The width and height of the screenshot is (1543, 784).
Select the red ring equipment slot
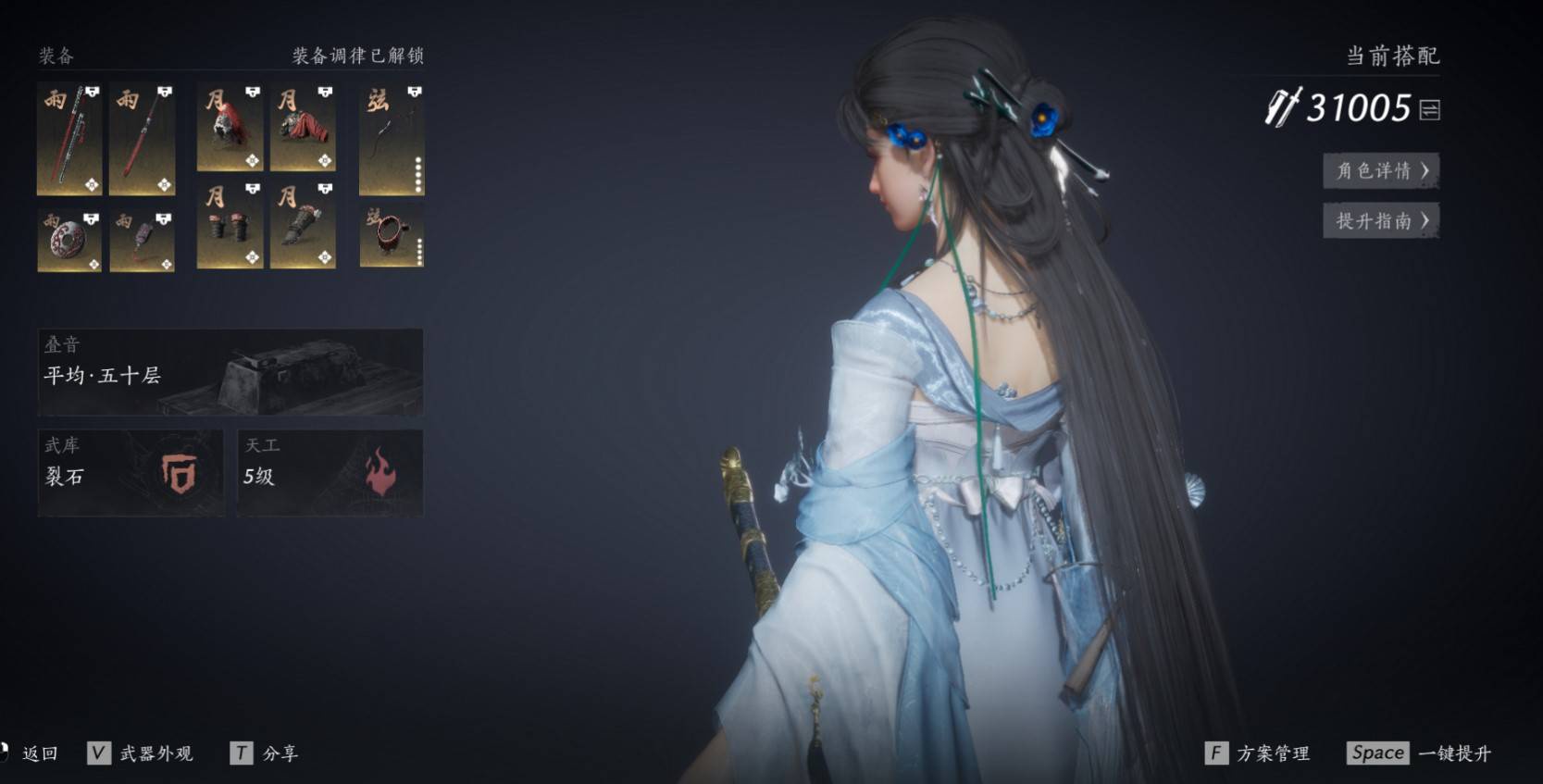[392, 236]
